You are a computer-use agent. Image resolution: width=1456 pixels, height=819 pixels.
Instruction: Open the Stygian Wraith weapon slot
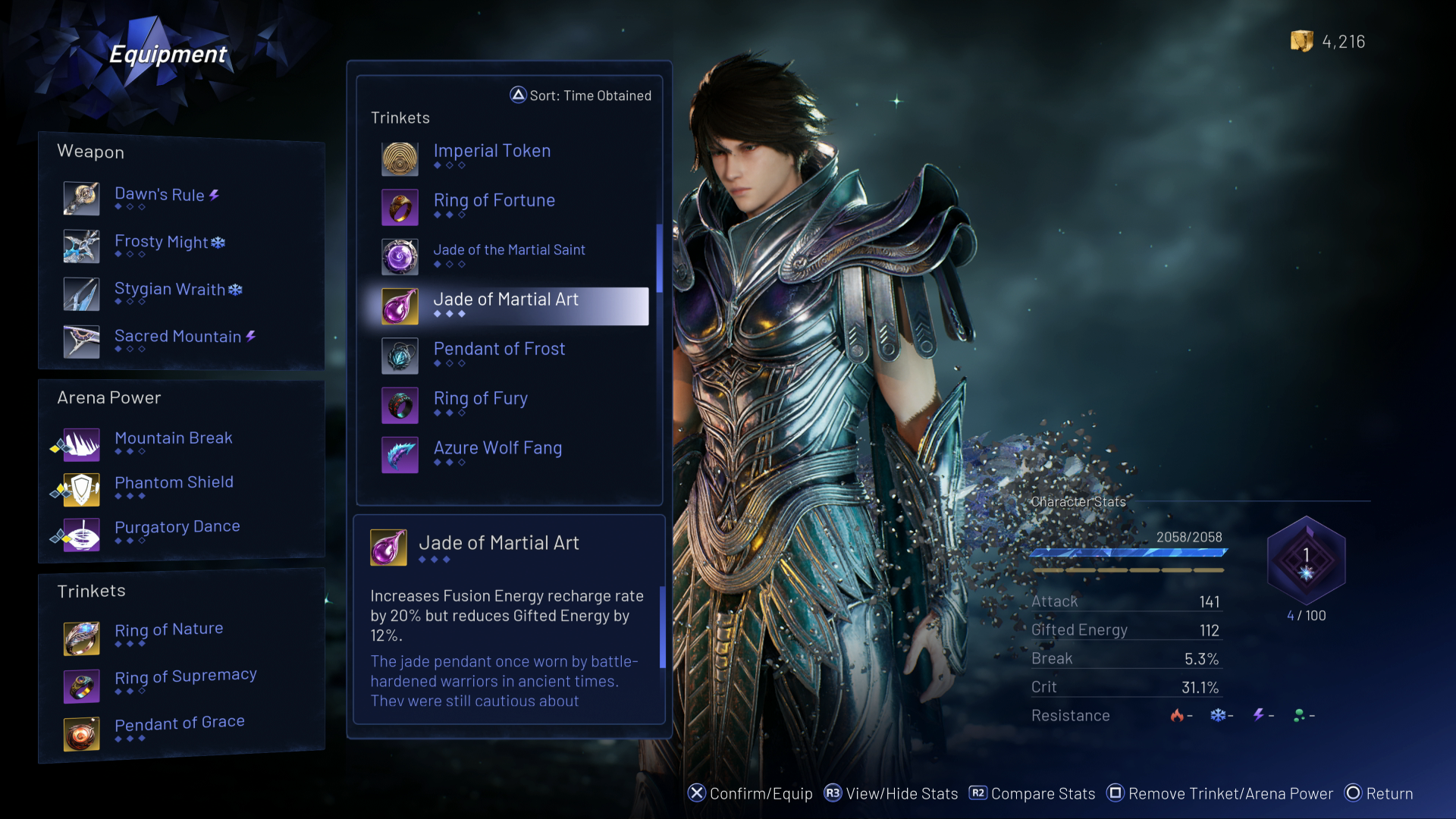coord(170,290)
